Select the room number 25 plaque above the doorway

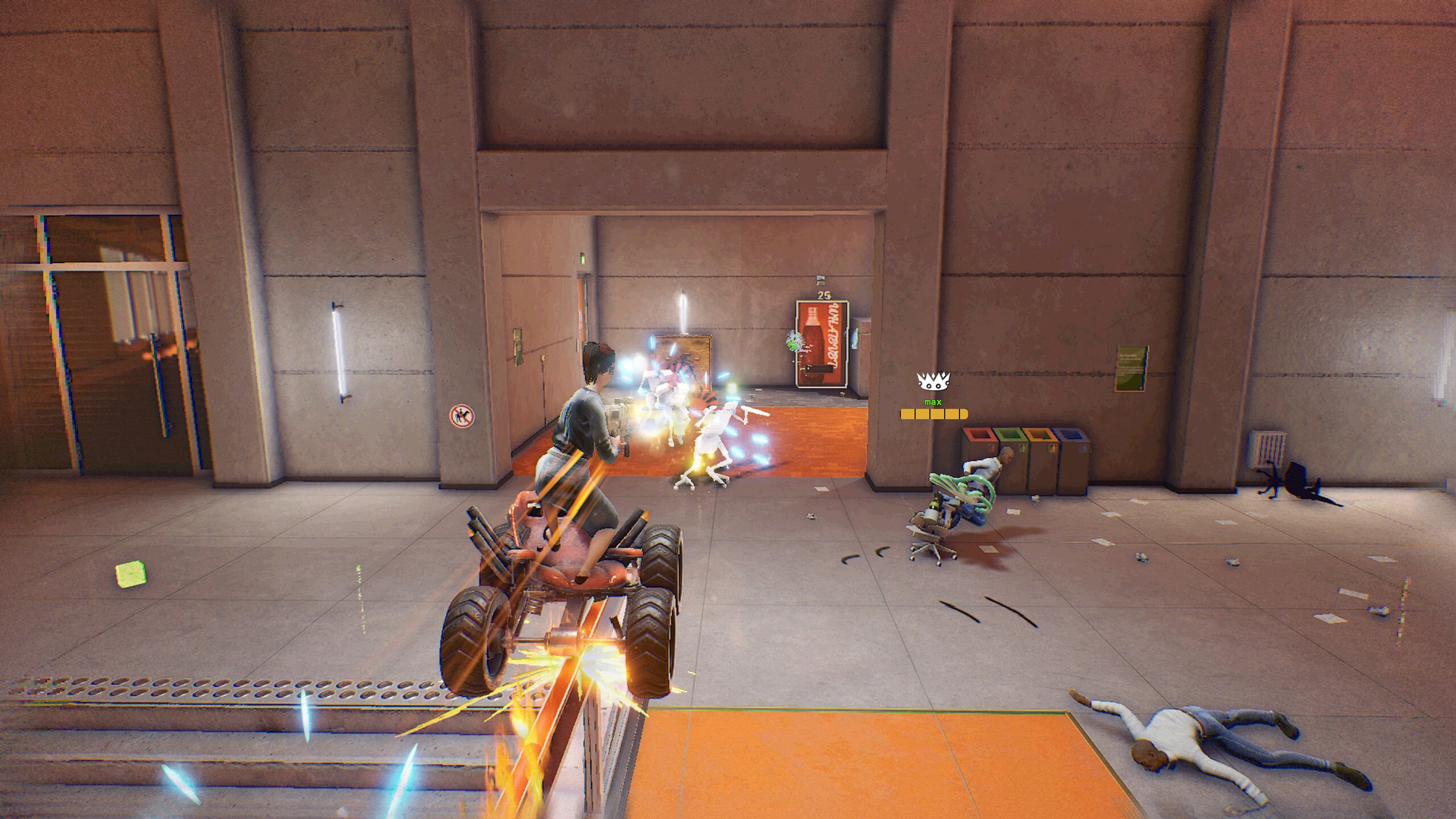click(825, 295)
